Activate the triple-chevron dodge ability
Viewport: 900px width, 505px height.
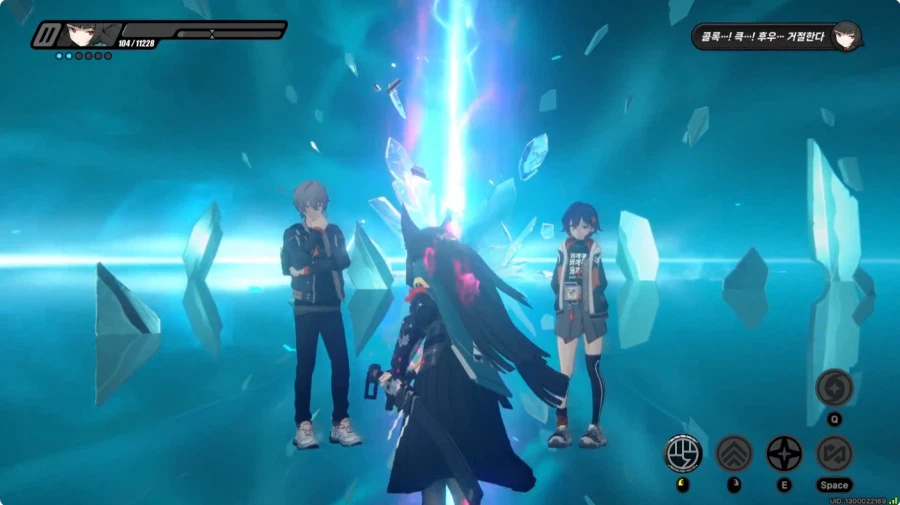click(734, 454)
